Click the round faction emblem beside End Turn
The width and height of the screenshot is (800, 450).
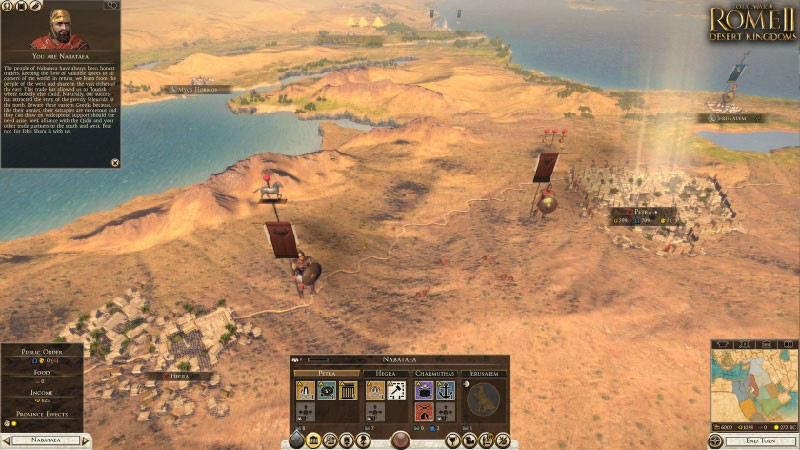point(715,440)
